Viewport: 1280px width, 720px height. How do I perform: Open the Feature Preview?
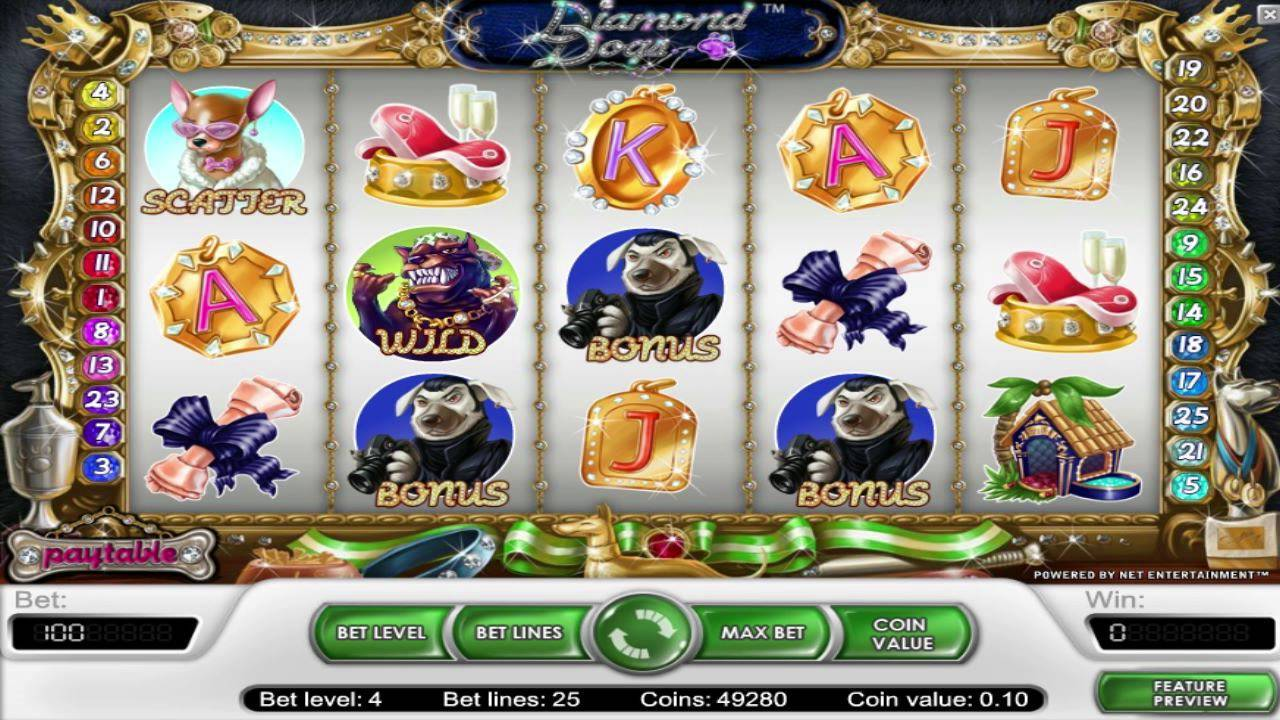tap(1188, 693)
